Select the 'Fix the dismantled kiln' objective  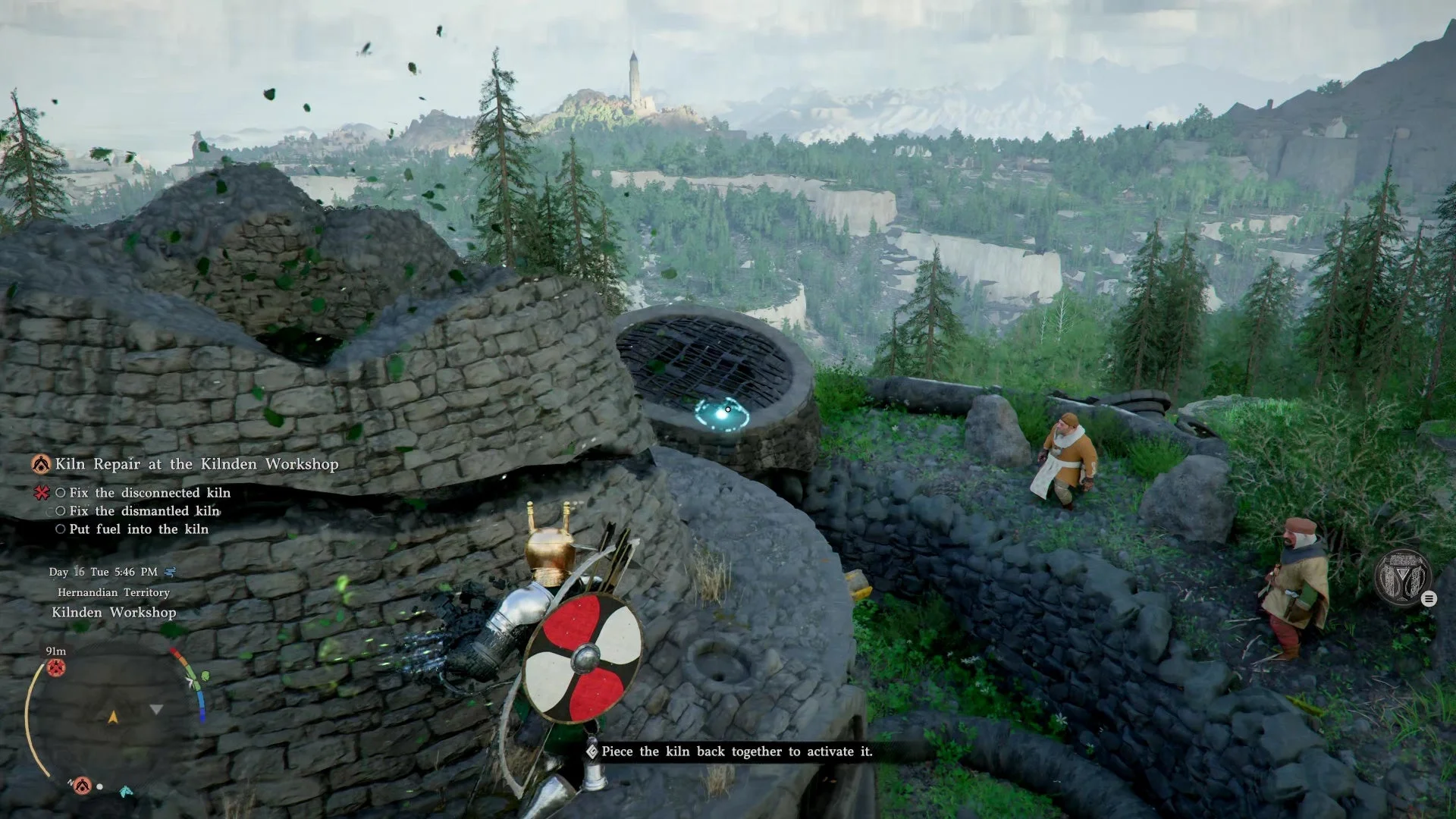coord(143,511)
